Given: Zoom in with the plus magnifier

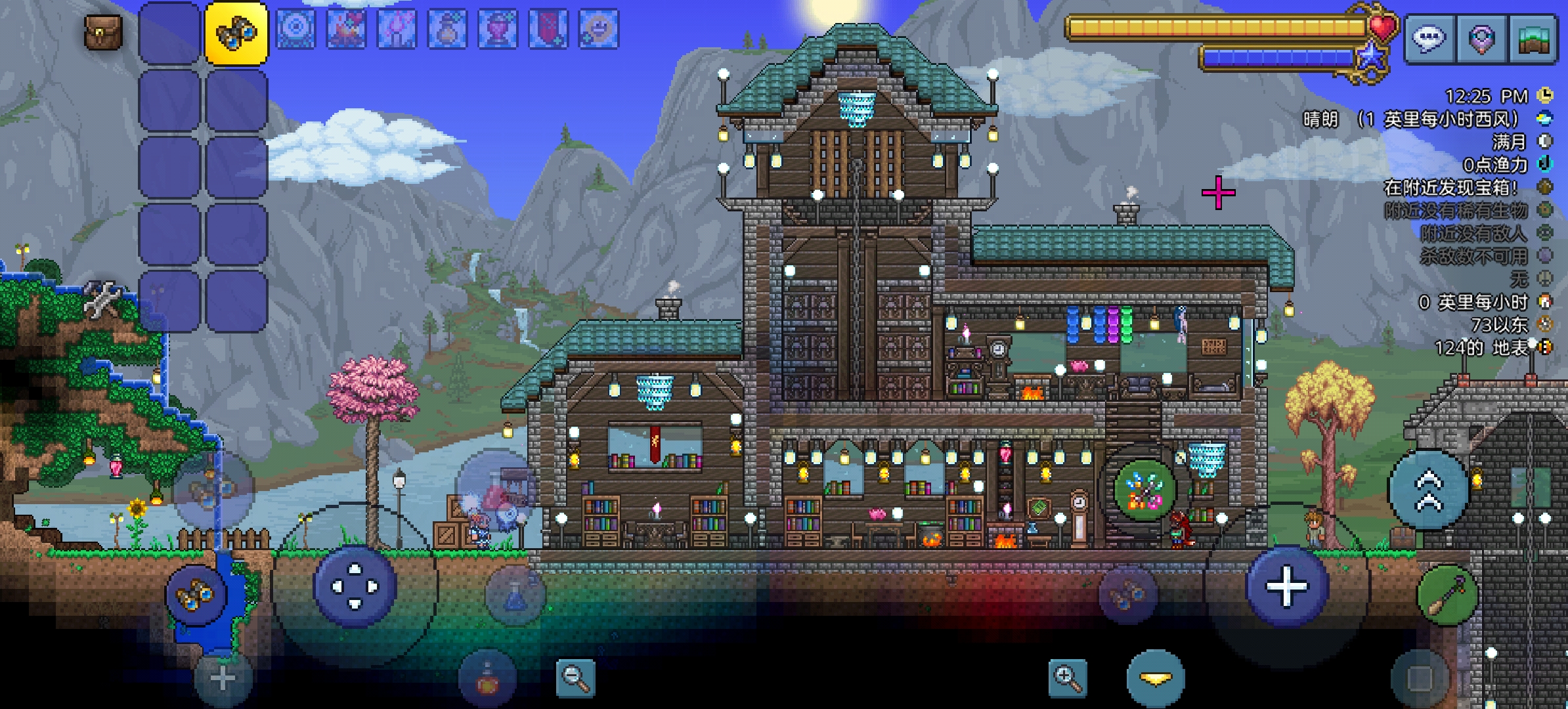Looking at the screenshot, I should (x=1067, y=677).
